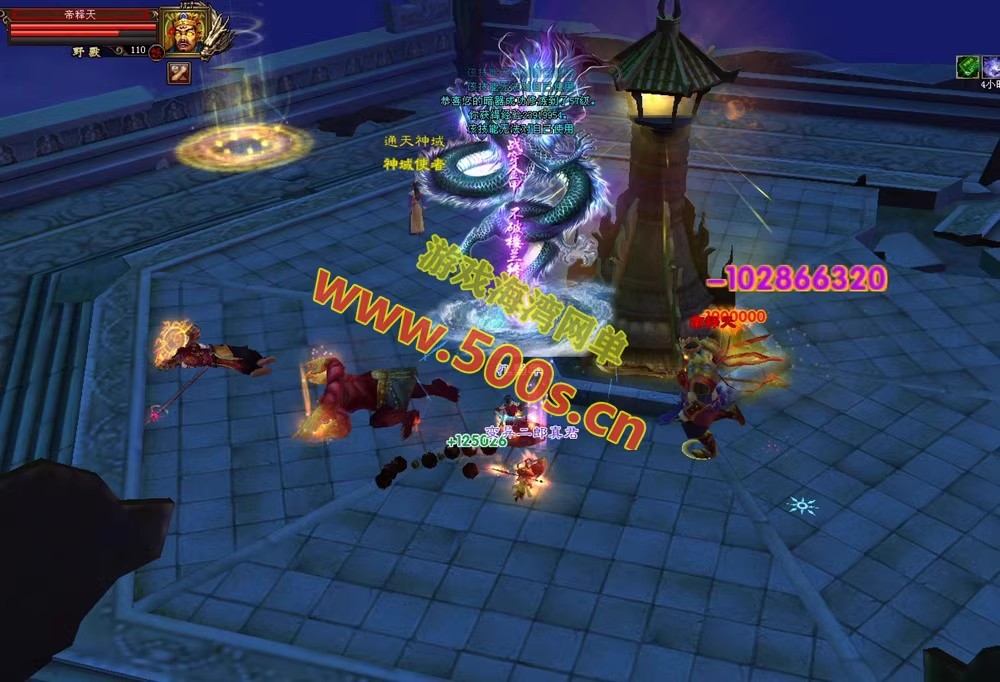
Task: Click the 帝释天 target portrait
Action: (x=185, y=32)
